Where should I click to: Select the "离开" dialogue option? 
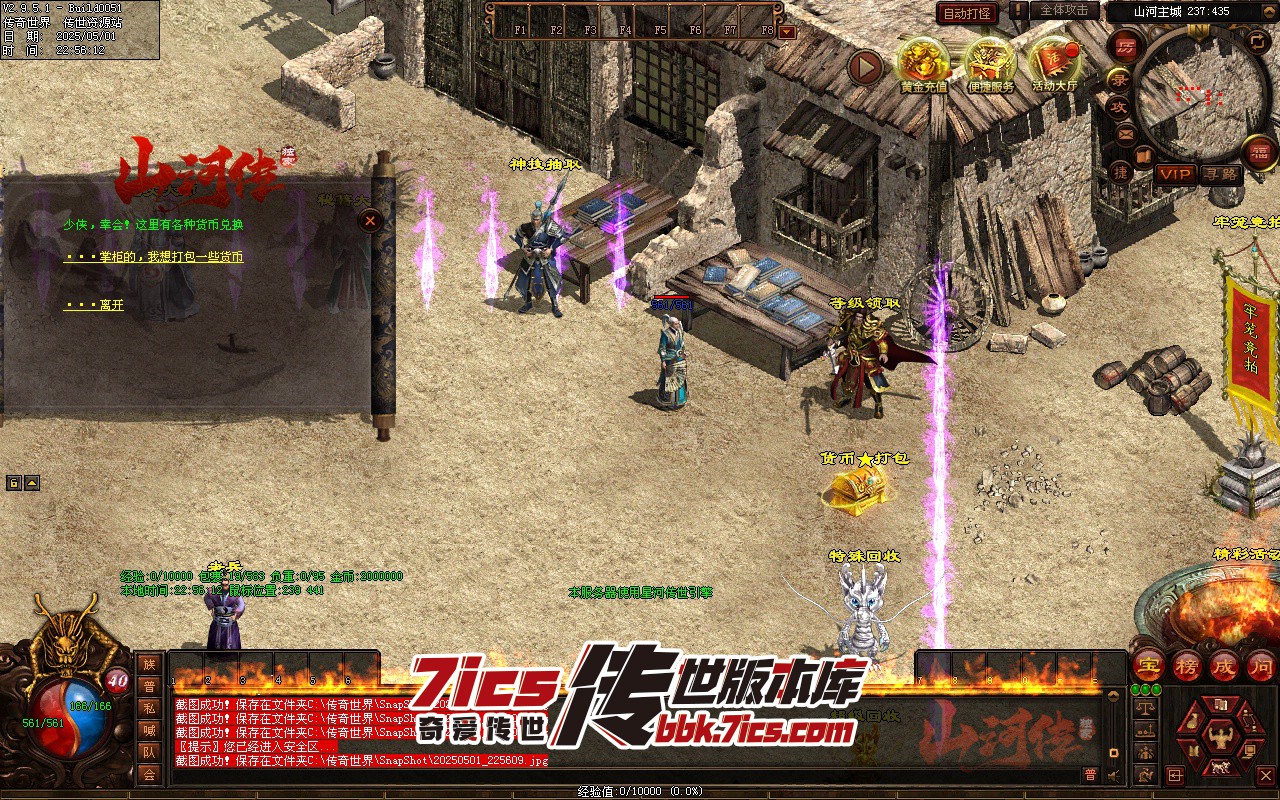point(94,305)
